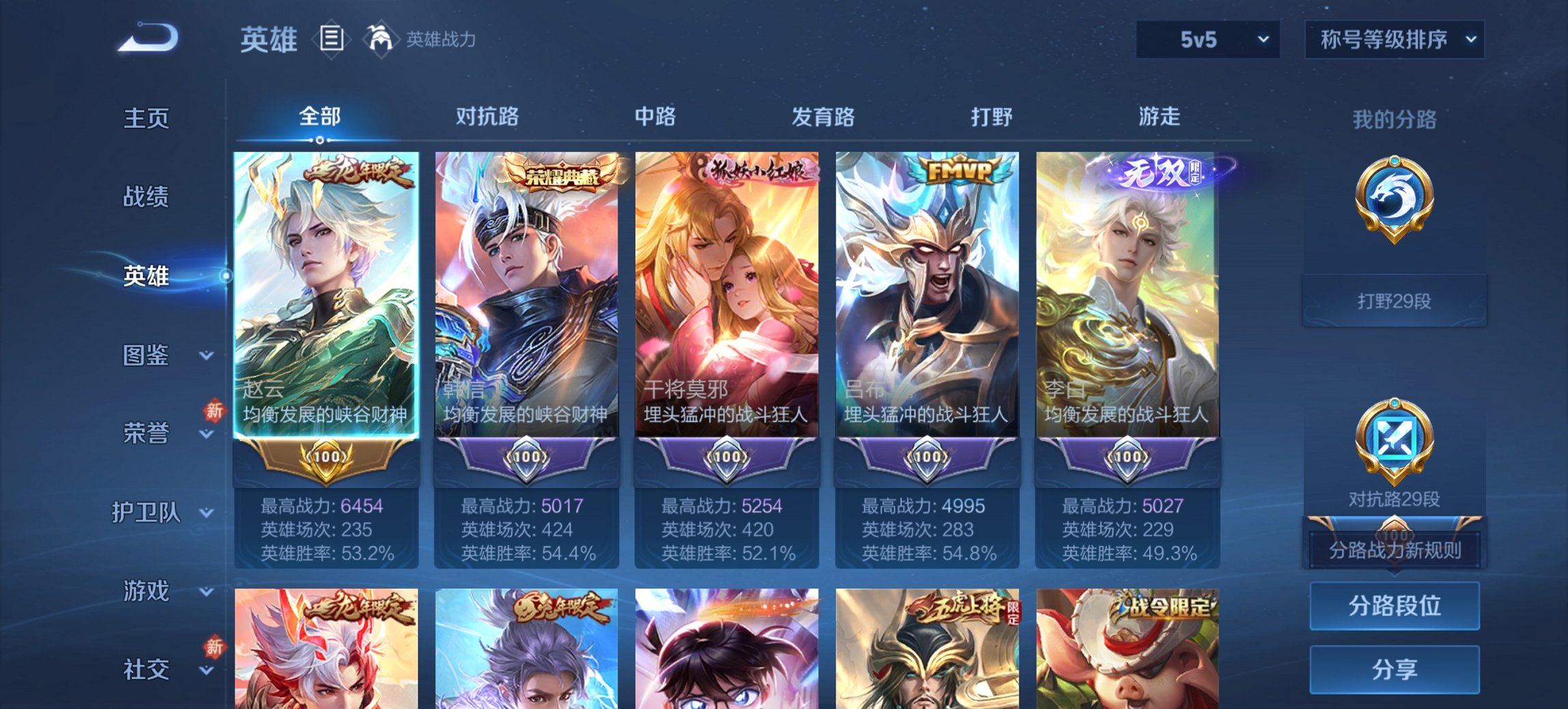1568x709 pixels.
Task: Open the 称号等级排序 sorting dropdown
Action: coord(1394,40)
